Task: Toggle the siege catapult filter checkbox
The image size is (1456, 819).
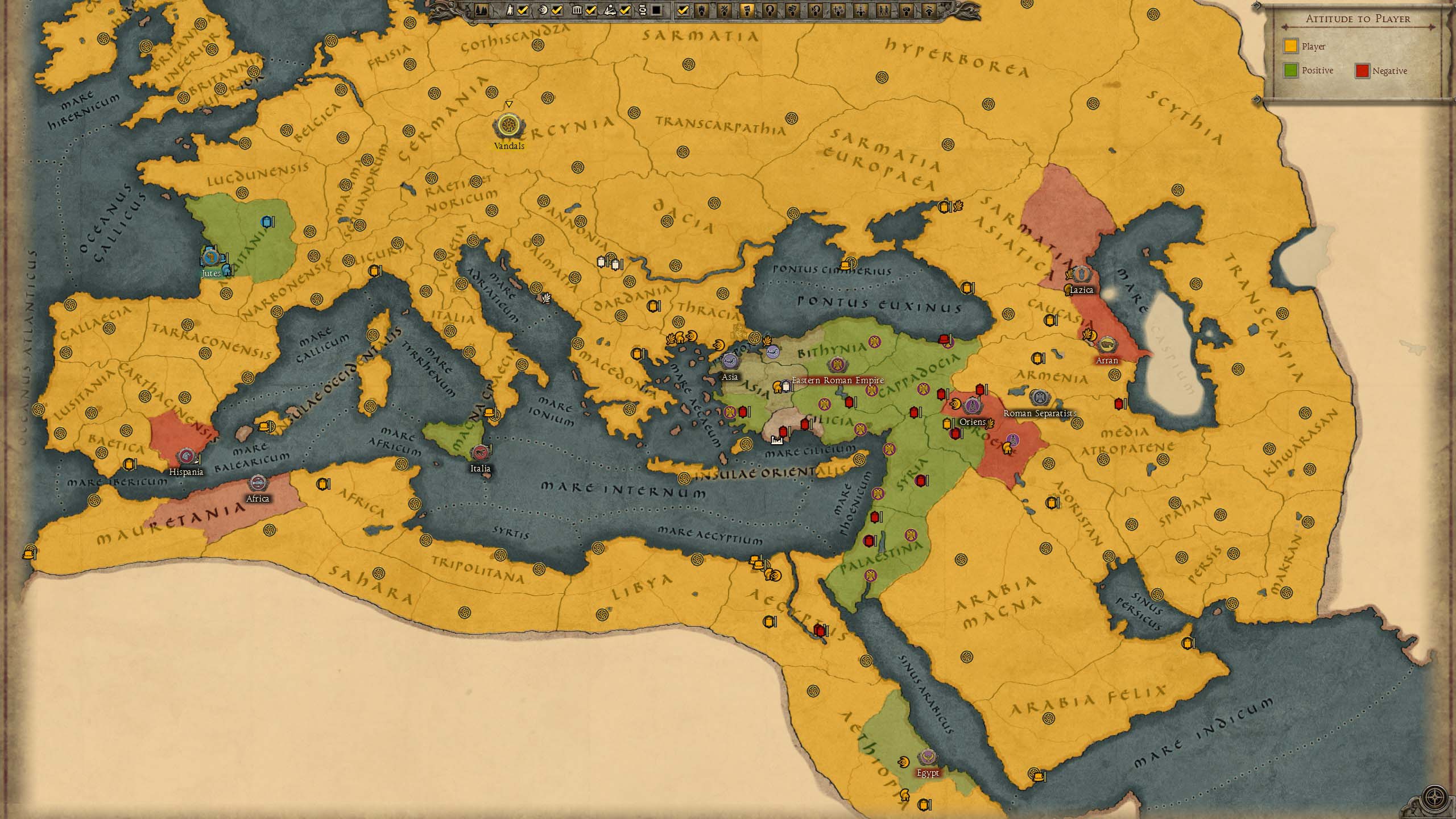Action: 625,10
